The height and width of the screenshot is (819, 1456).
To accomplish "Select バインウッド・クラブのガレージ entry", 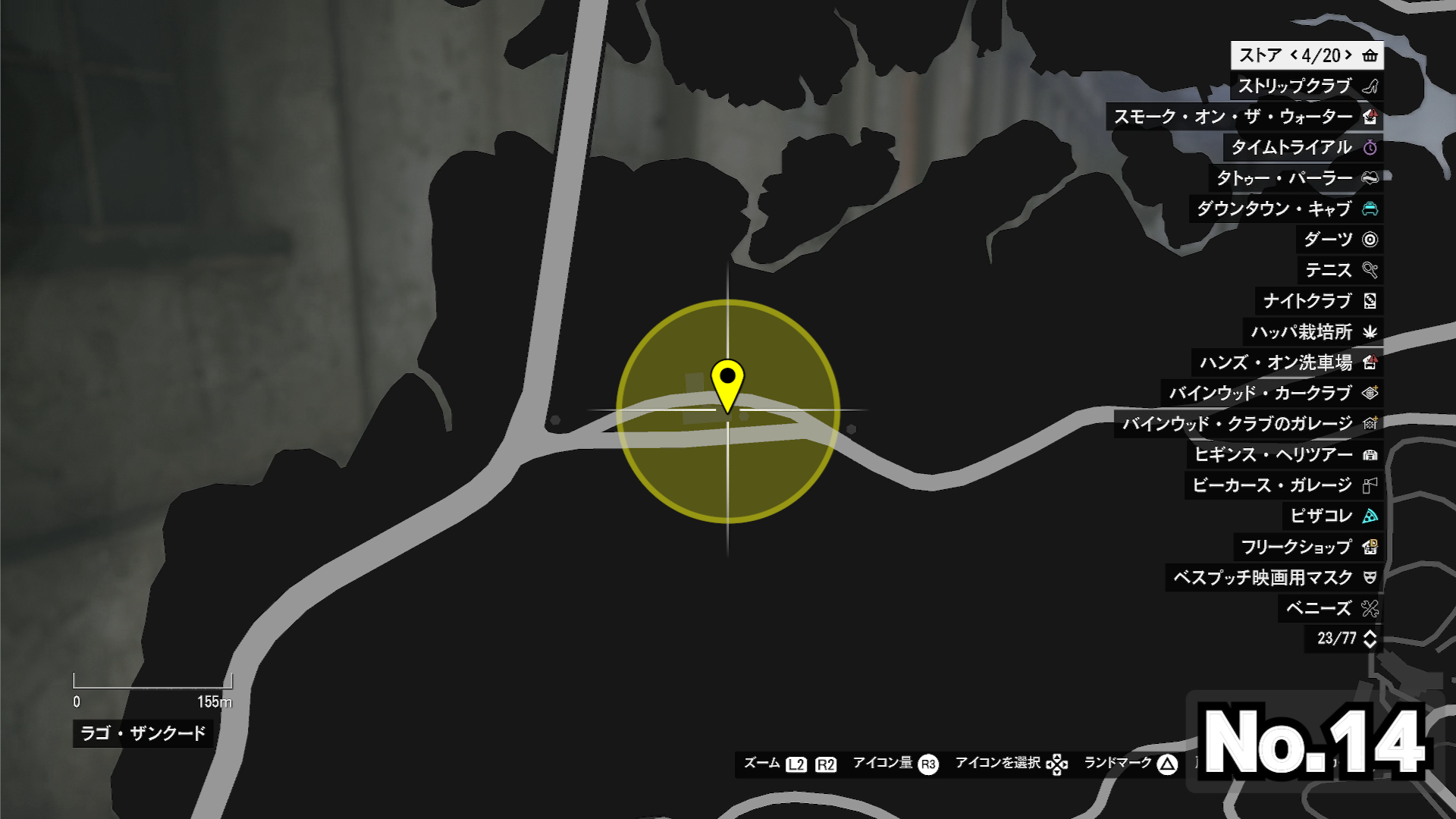I will pyautogui.click(x=1248, y=424).
